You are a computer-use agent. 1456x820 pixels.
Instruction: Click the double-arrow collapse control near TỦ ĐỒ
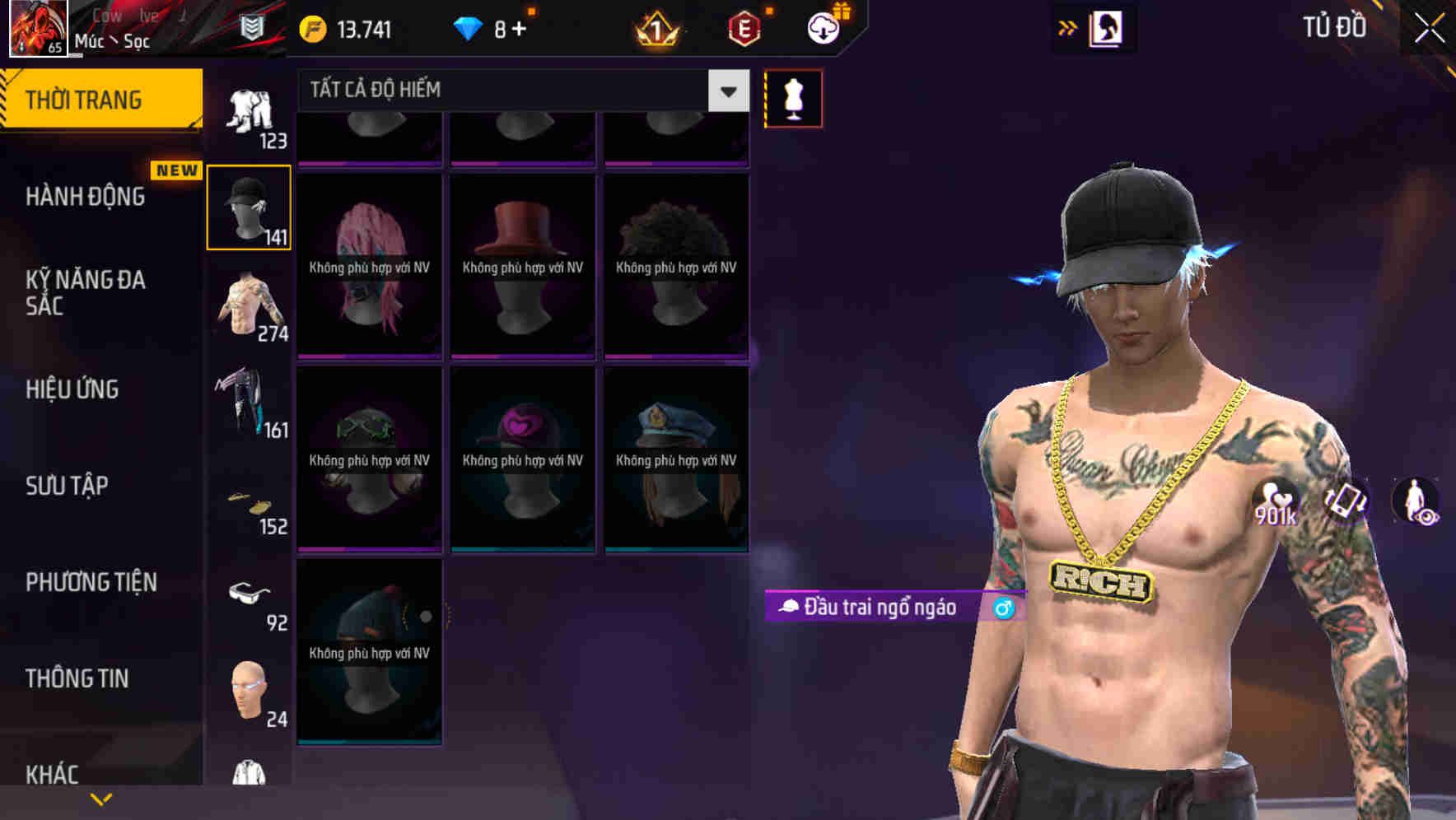tap(1068, 27)
